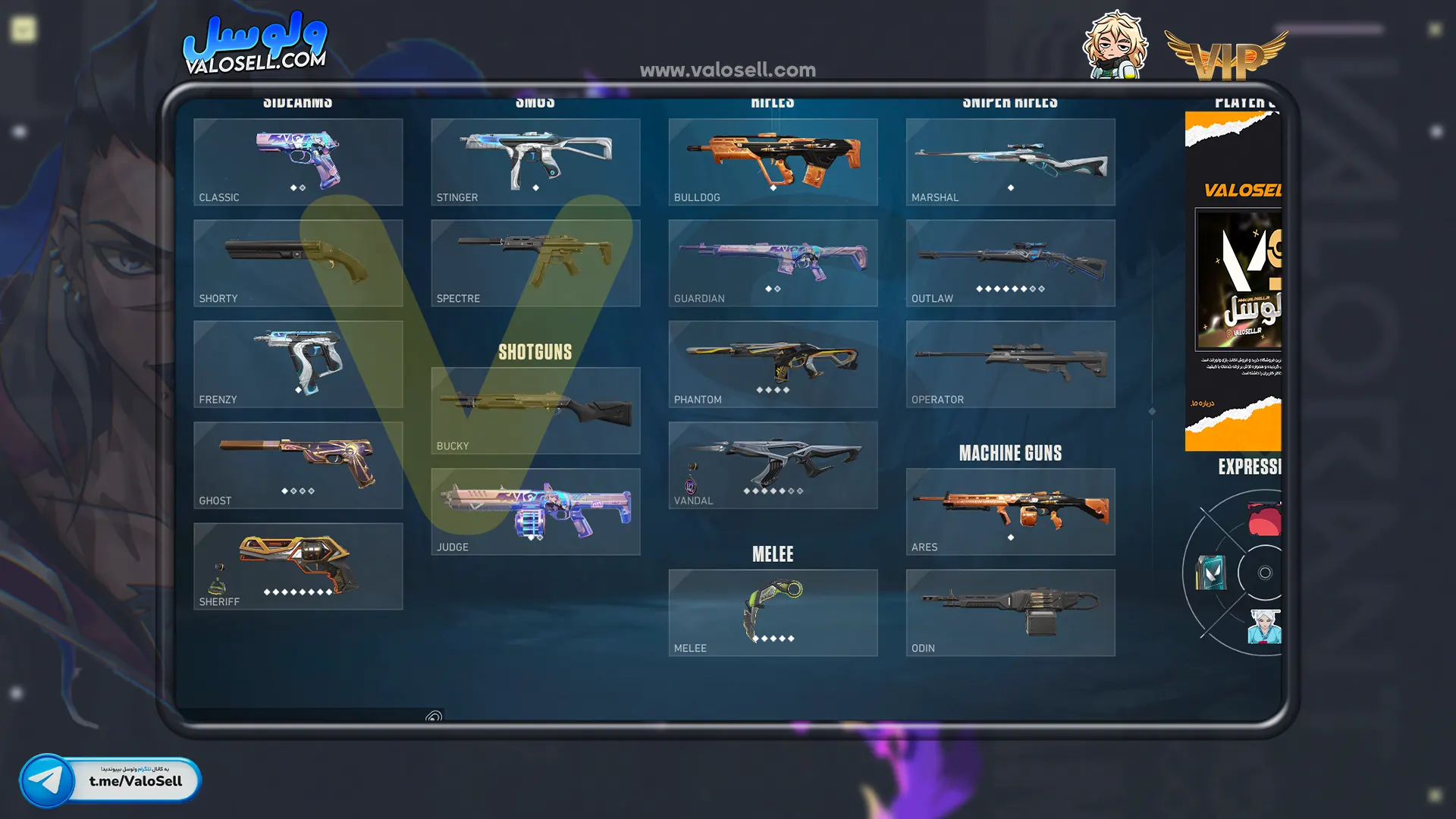The image size is (1456, 819).
Task: Open the Vandal weapon tile
Action: pos(773,465)
